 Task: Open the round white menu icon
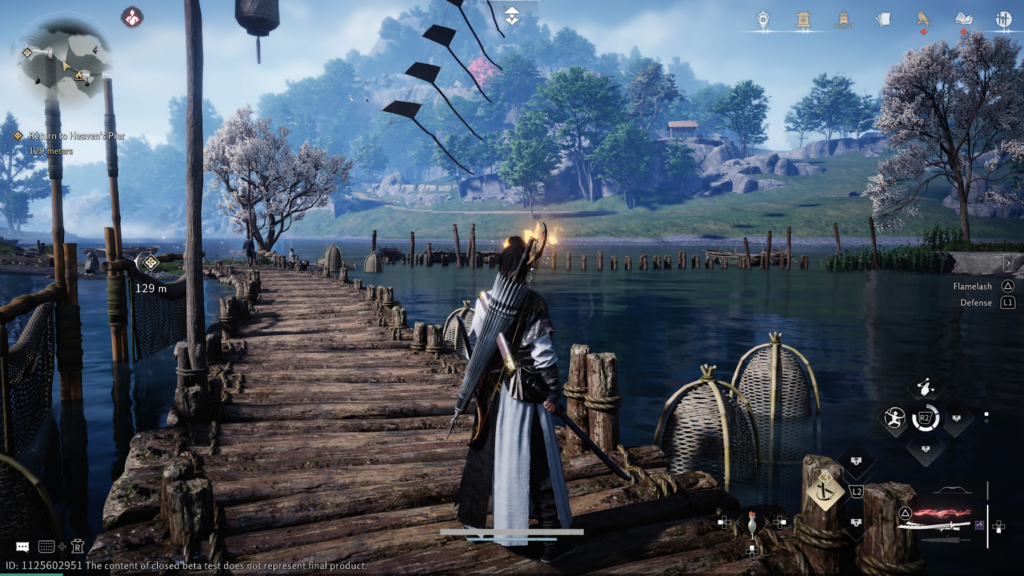1003,19
